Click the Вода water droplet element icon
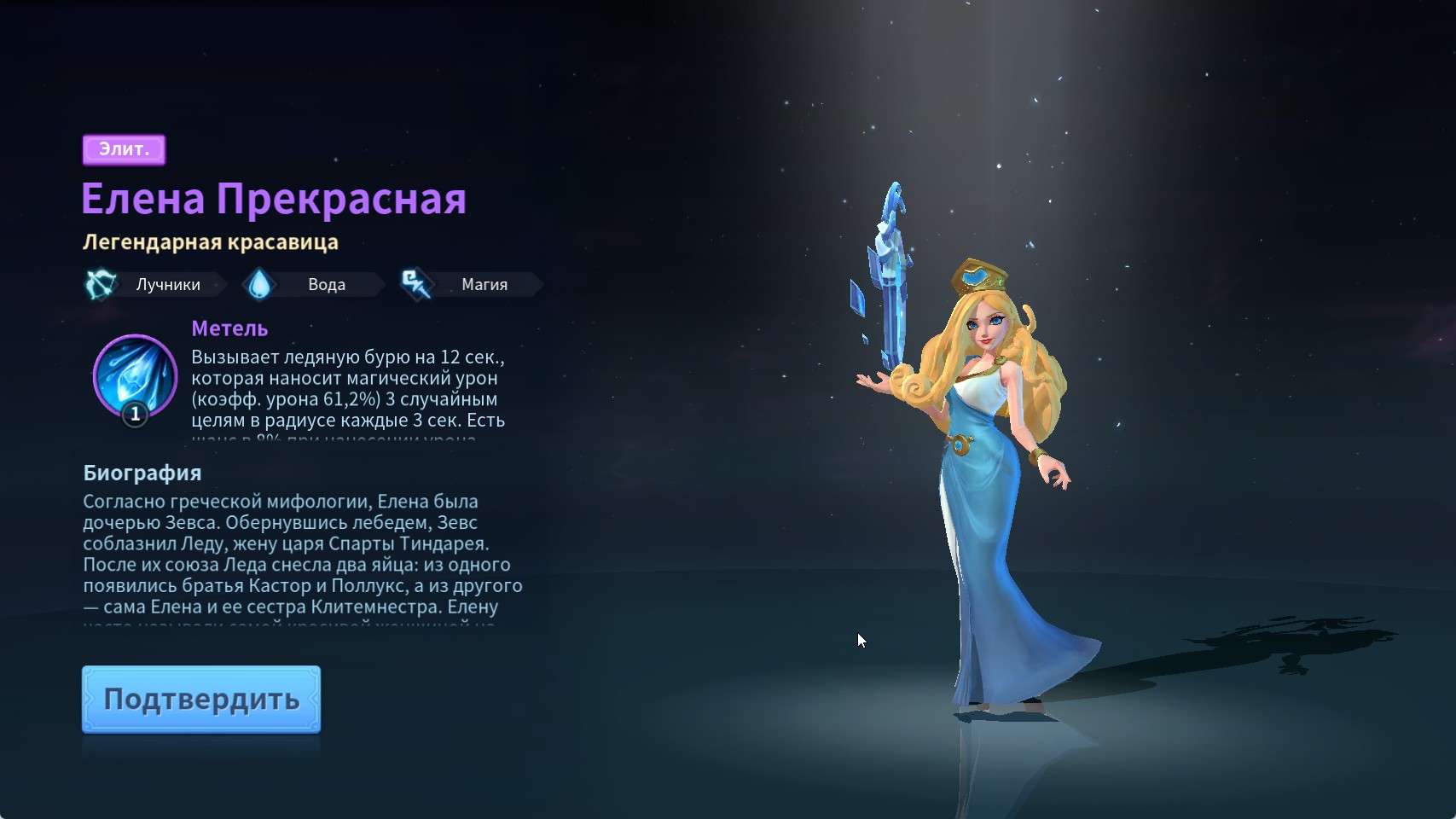This screenshot has width=1456, height=819. [x=260, y=284]
